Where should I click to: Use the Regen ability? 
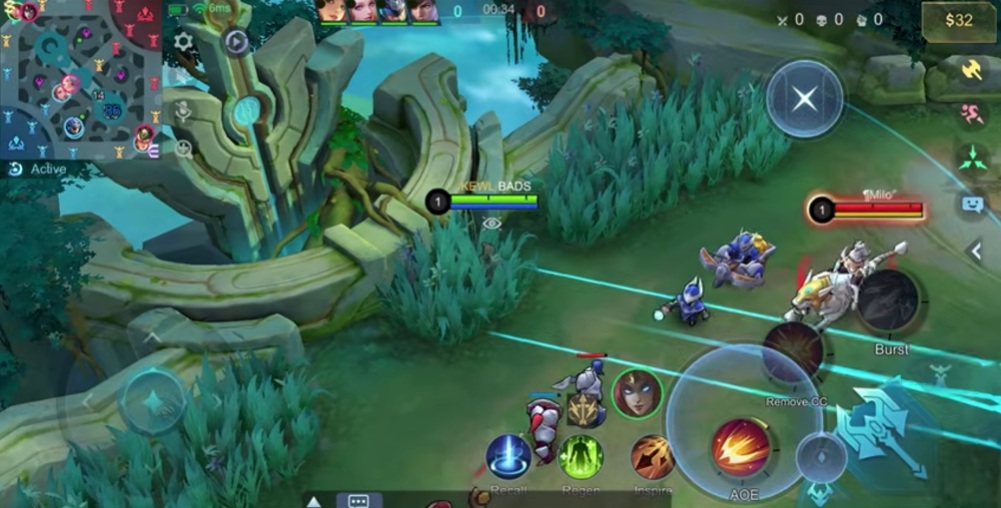coord(581,456)
